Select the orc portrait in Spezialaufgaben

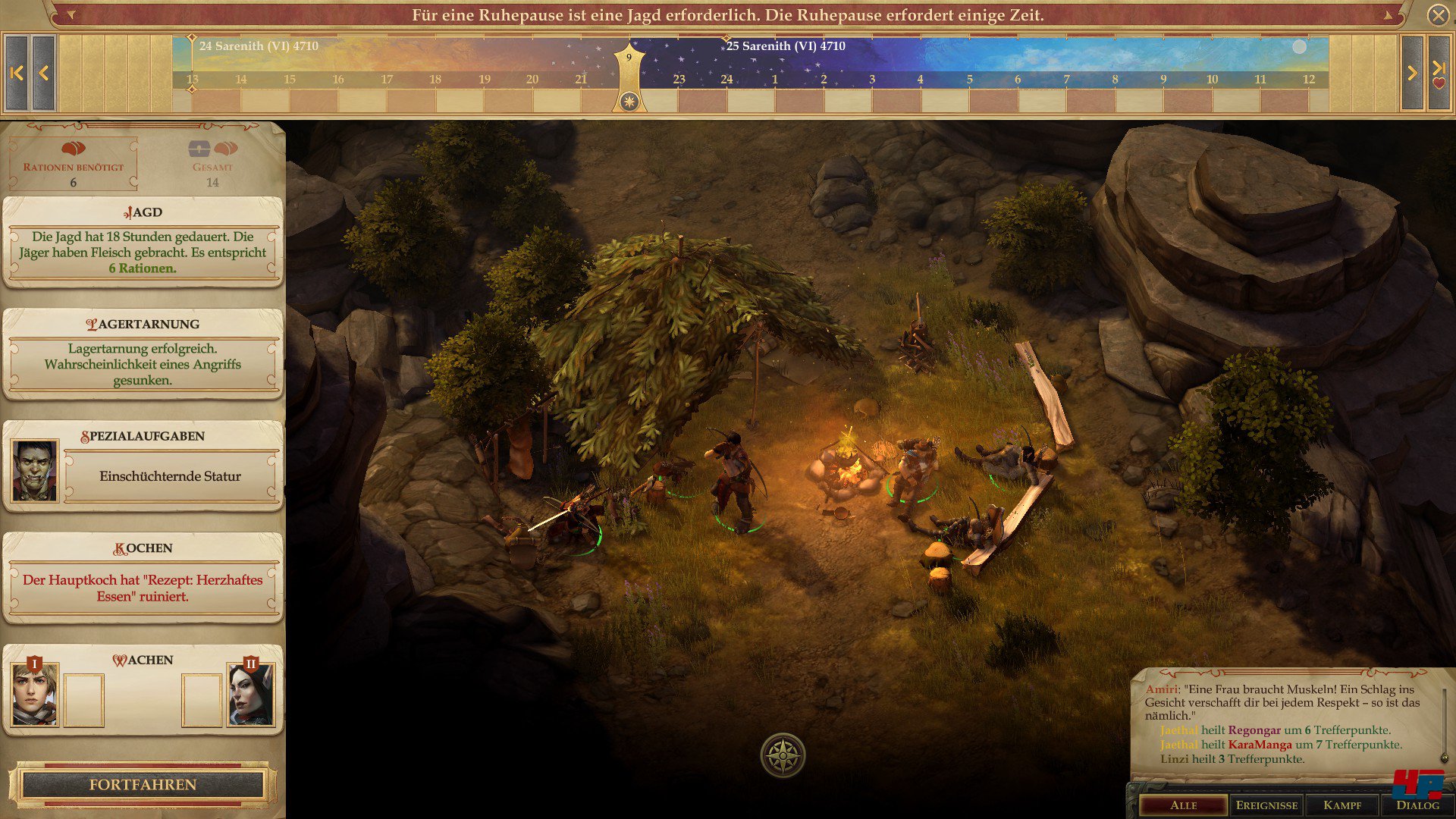tap(34, 471)
